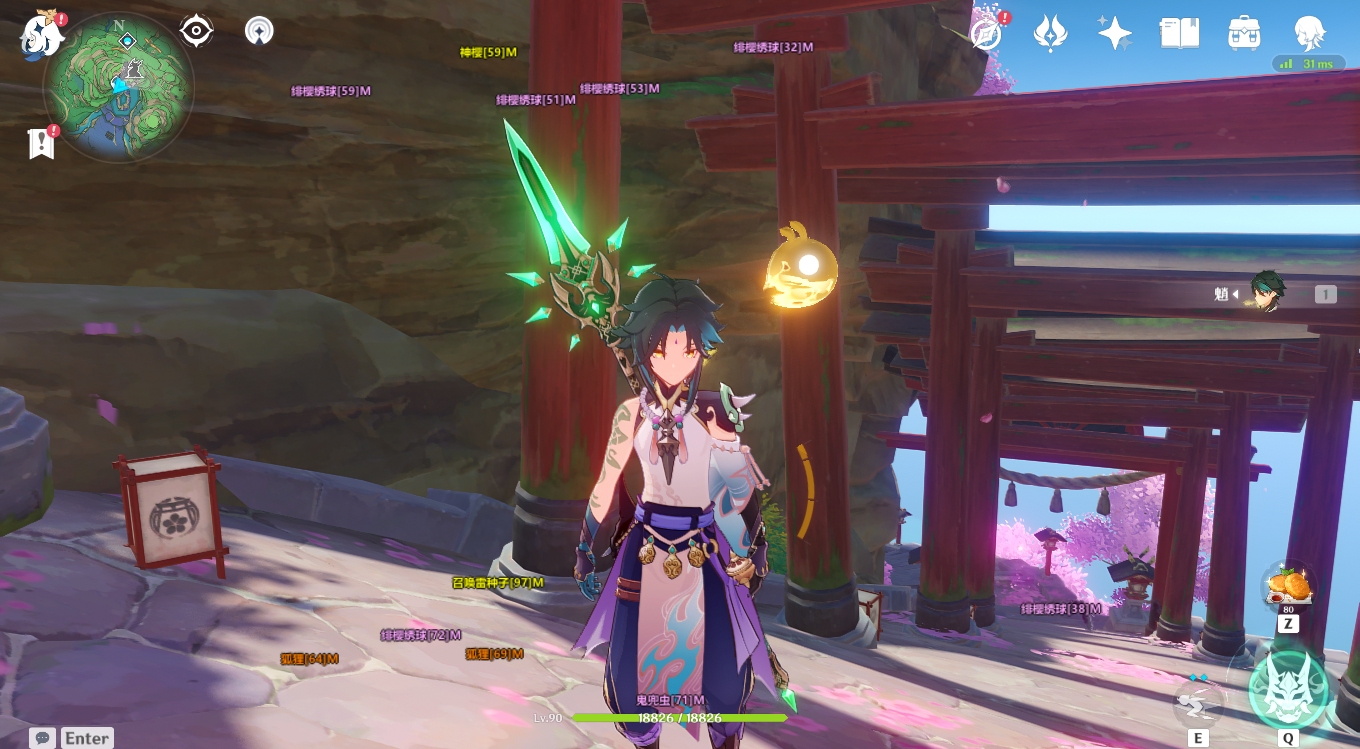Click the signal-style icon beside the eye
Screen dimensions: 1360x749
click(x=259, y=31)
